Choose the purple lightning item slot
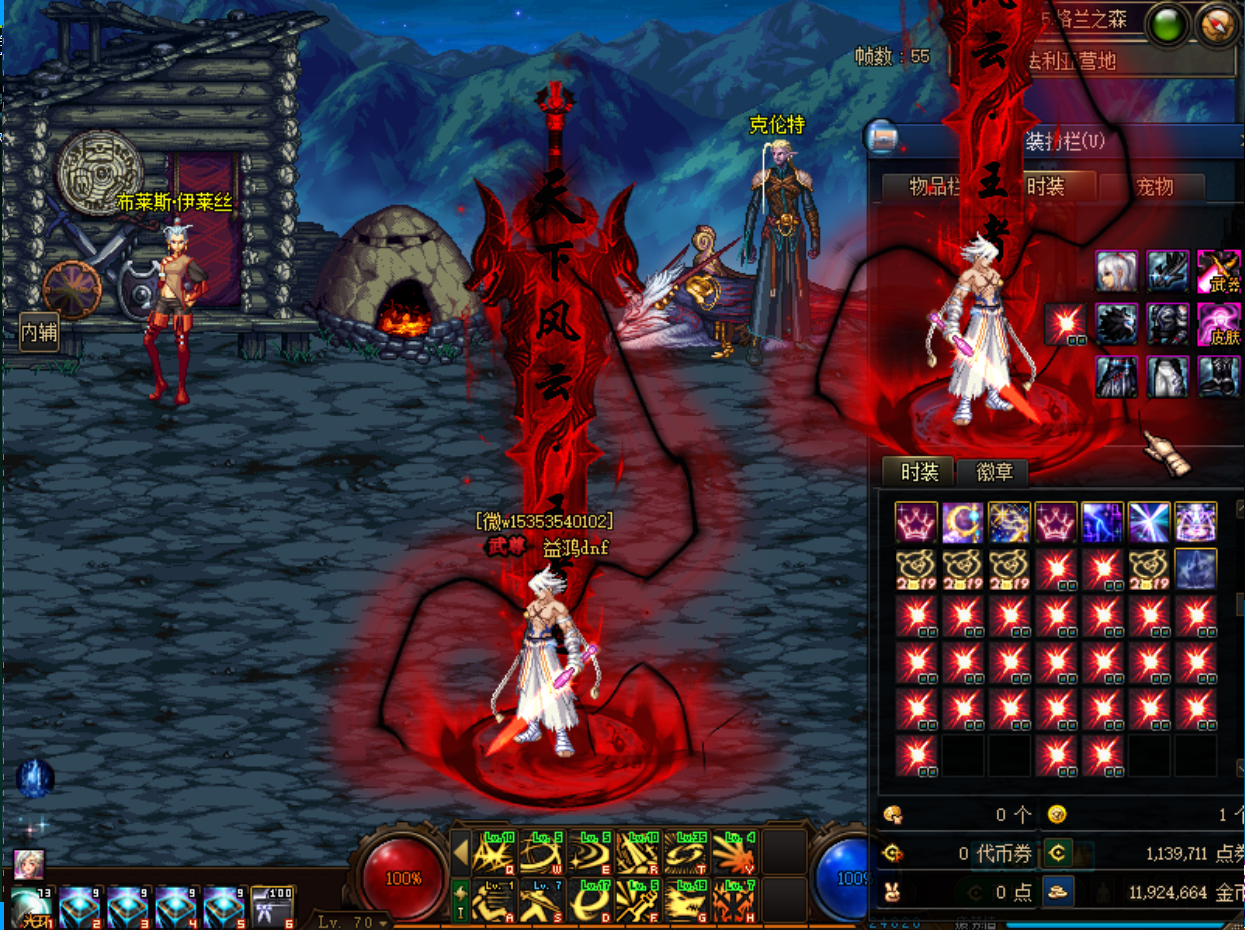This screenshot has height=930, width=1245. coord(1102,522)
